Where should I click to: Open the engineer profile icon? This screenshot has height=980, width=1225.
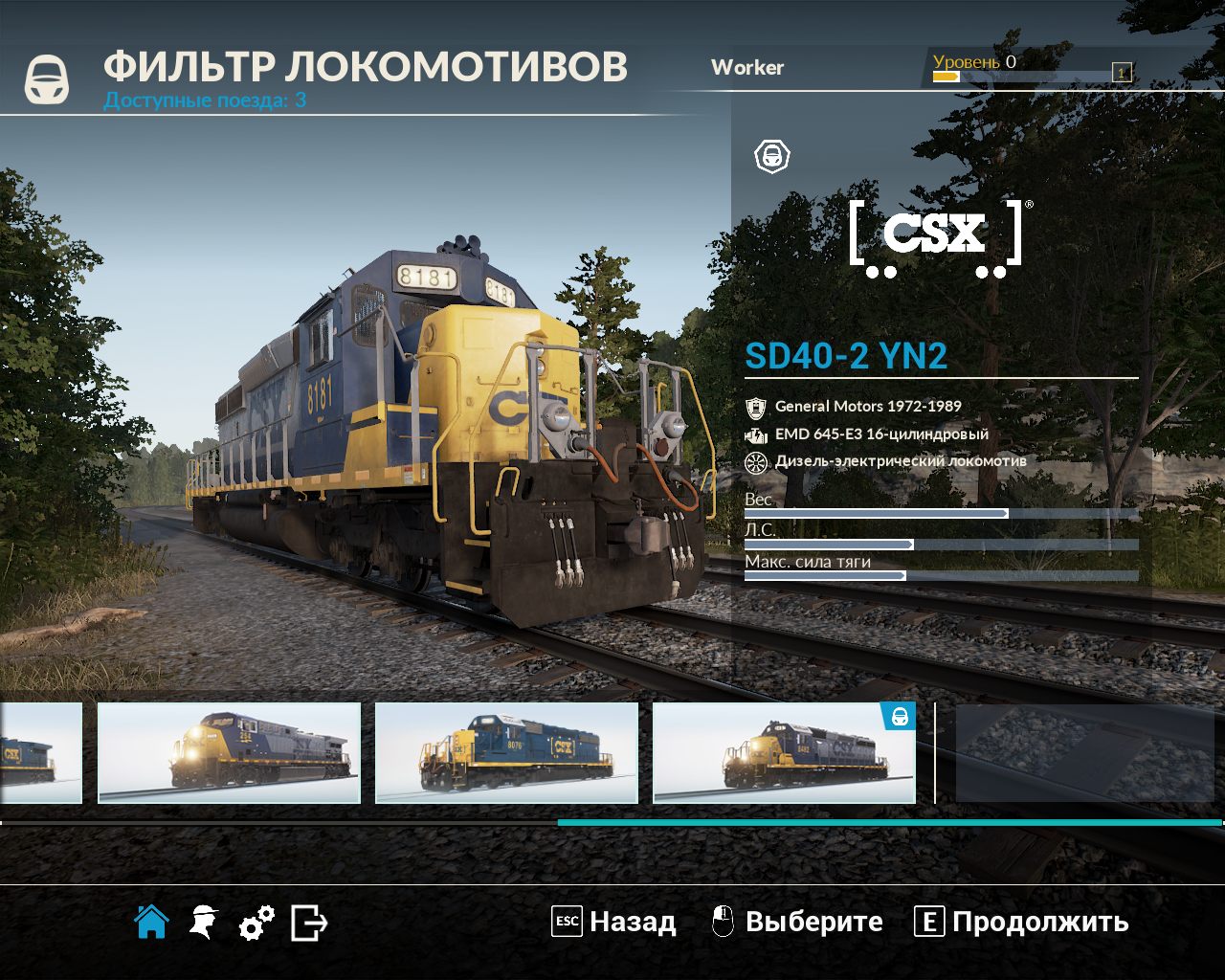pyautogui.click(x=203, y=922)
